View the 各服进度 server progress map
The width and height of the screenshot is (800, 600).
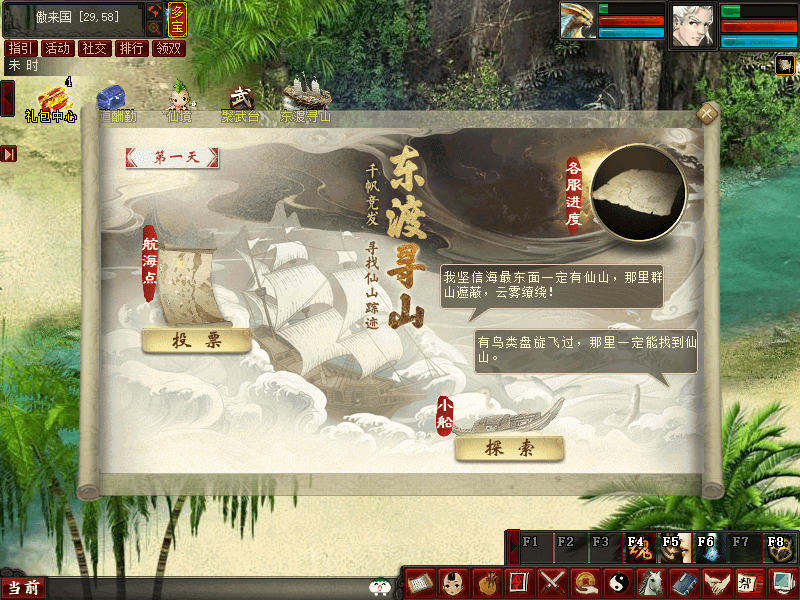pyautogui.click(x=638, y=193)
